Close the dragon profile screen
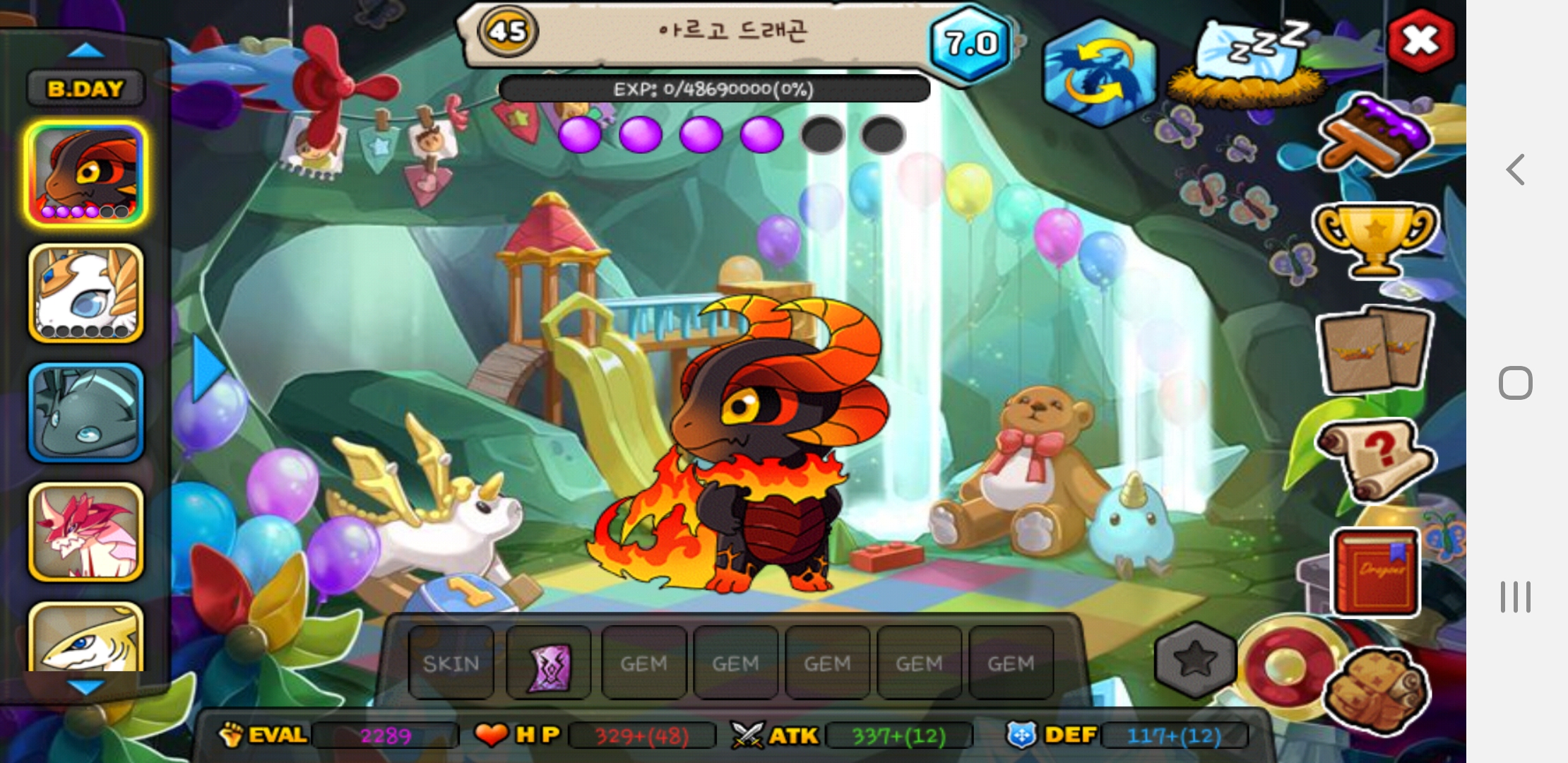Viewport: 1568px width, 763px height. click(x=1420, y=40)
